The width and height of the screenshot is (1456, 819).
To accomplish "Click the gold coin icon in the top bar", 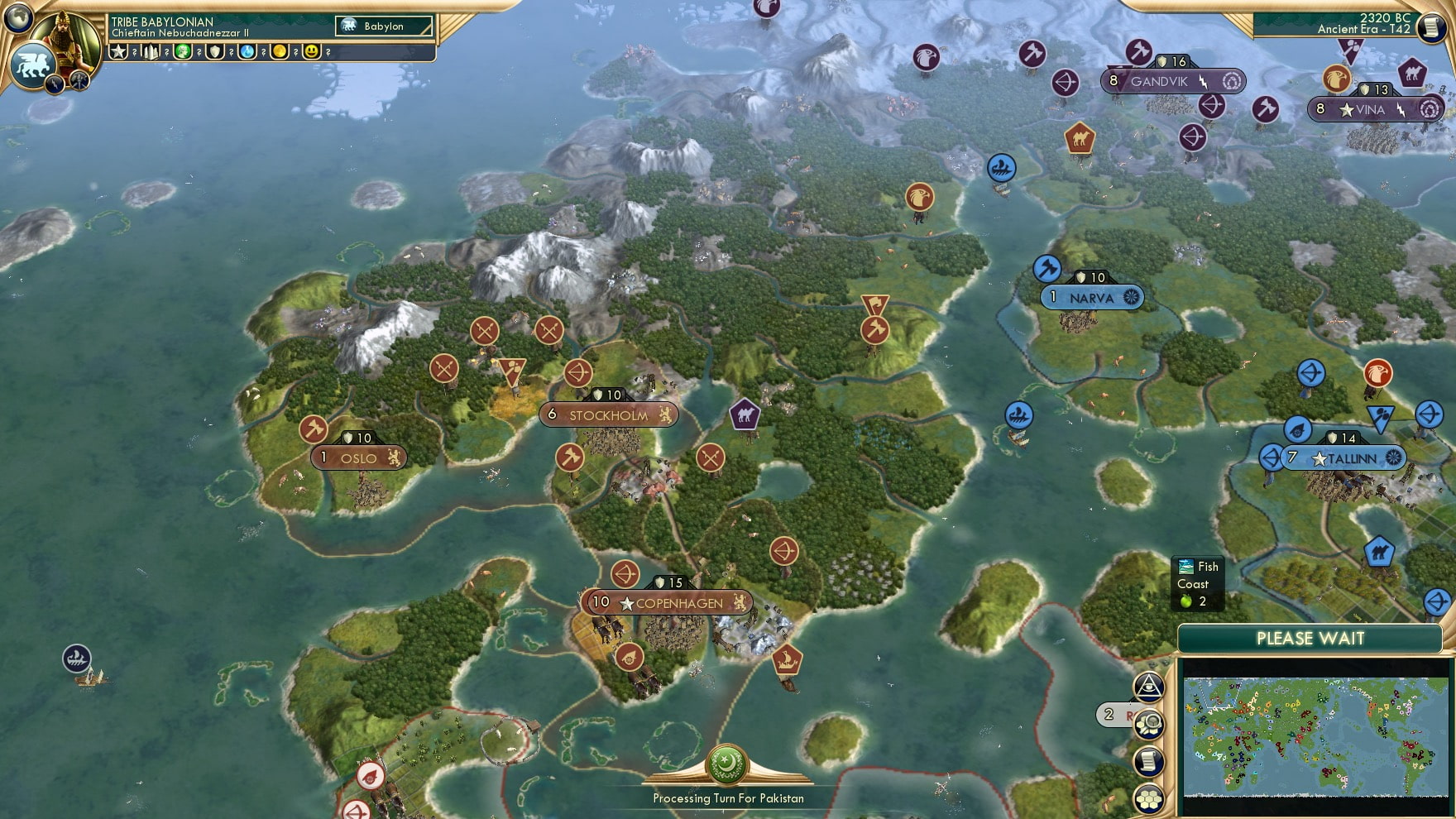I will pos(279,54).
